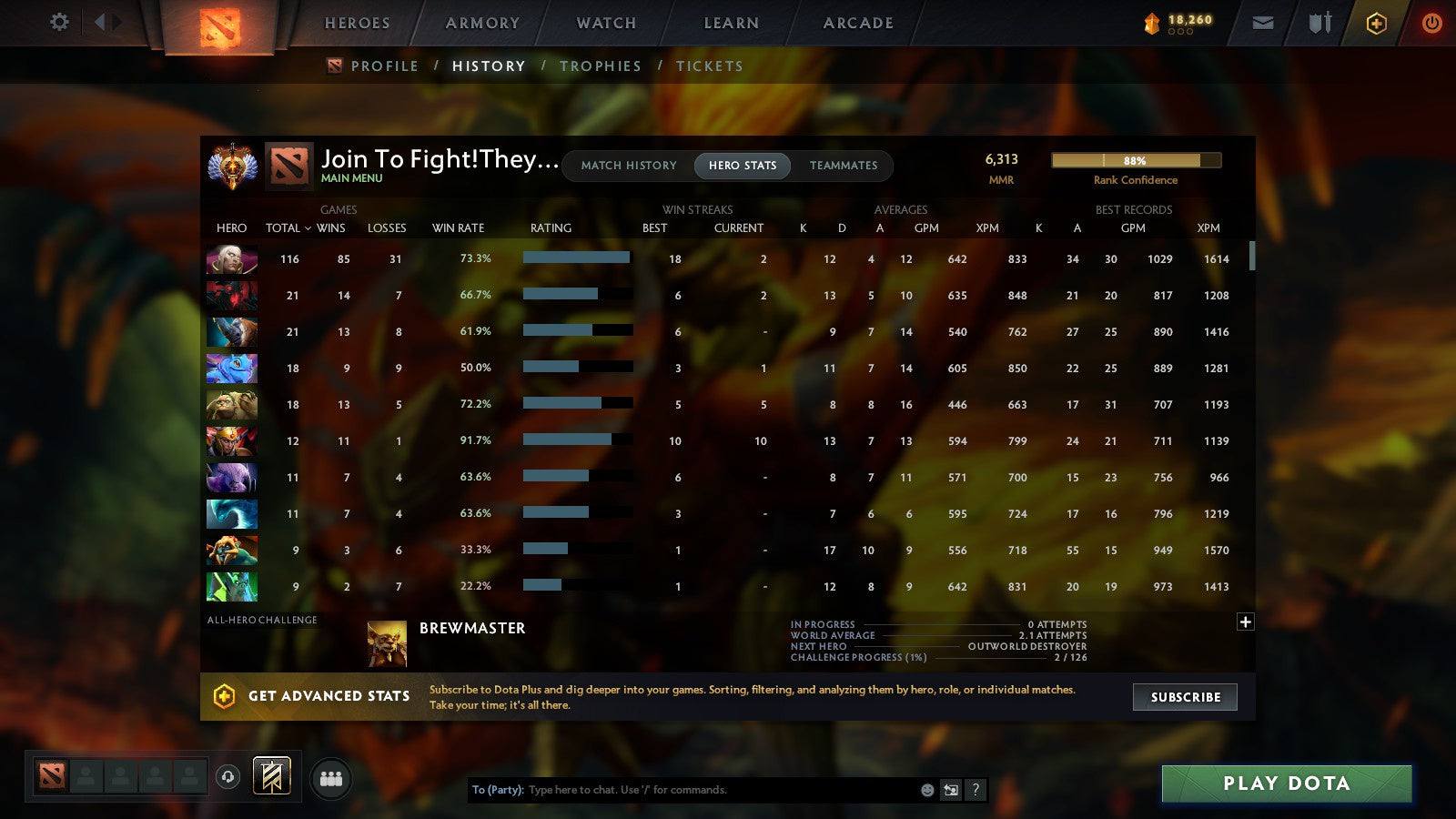This screenshot has width=1456, height=819.
Task: Click the help question mark icon near chat
Action: 976,790
